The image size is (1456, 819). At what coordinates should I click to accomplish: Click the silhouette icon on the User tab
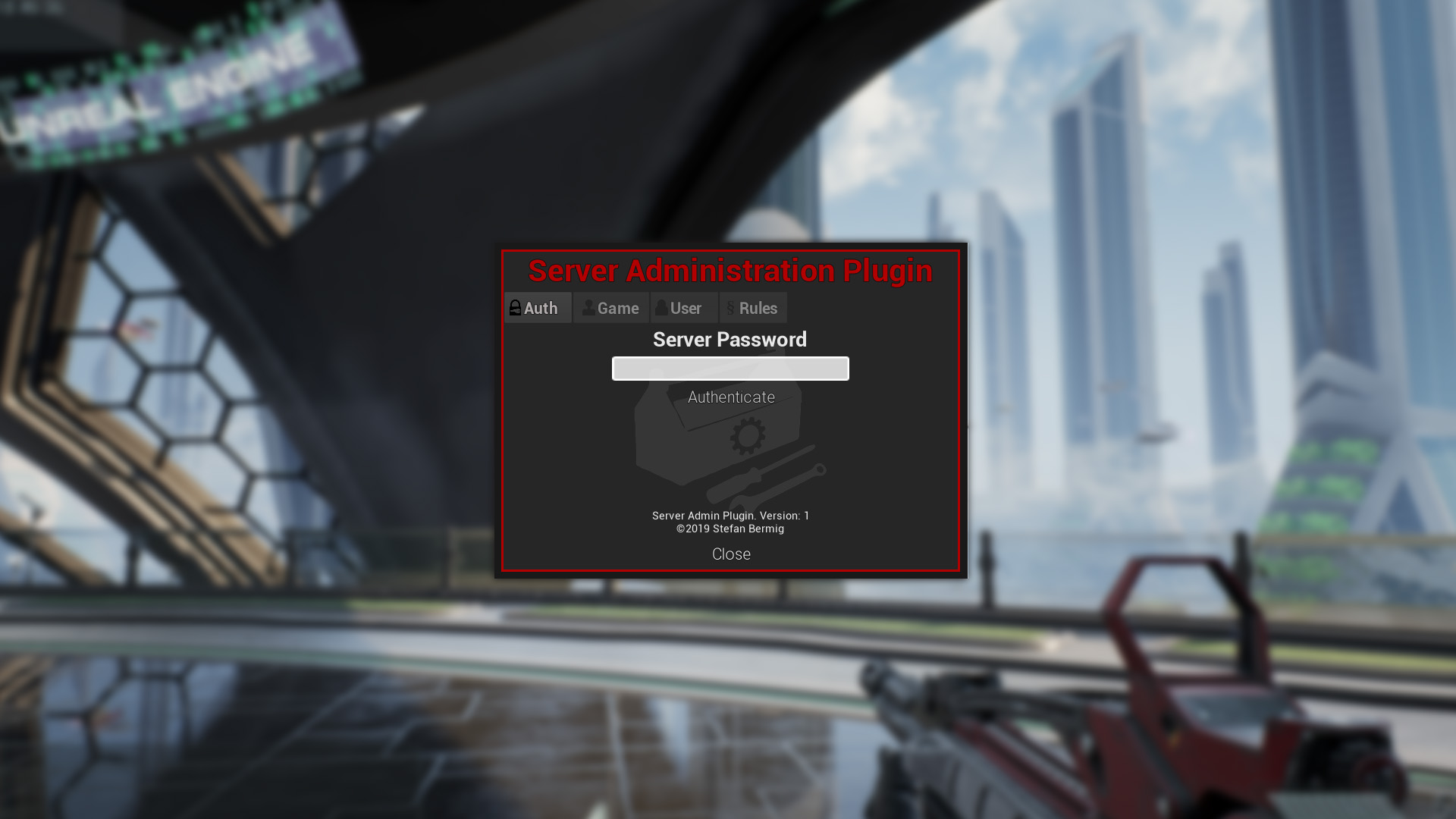tap(662, 308)
